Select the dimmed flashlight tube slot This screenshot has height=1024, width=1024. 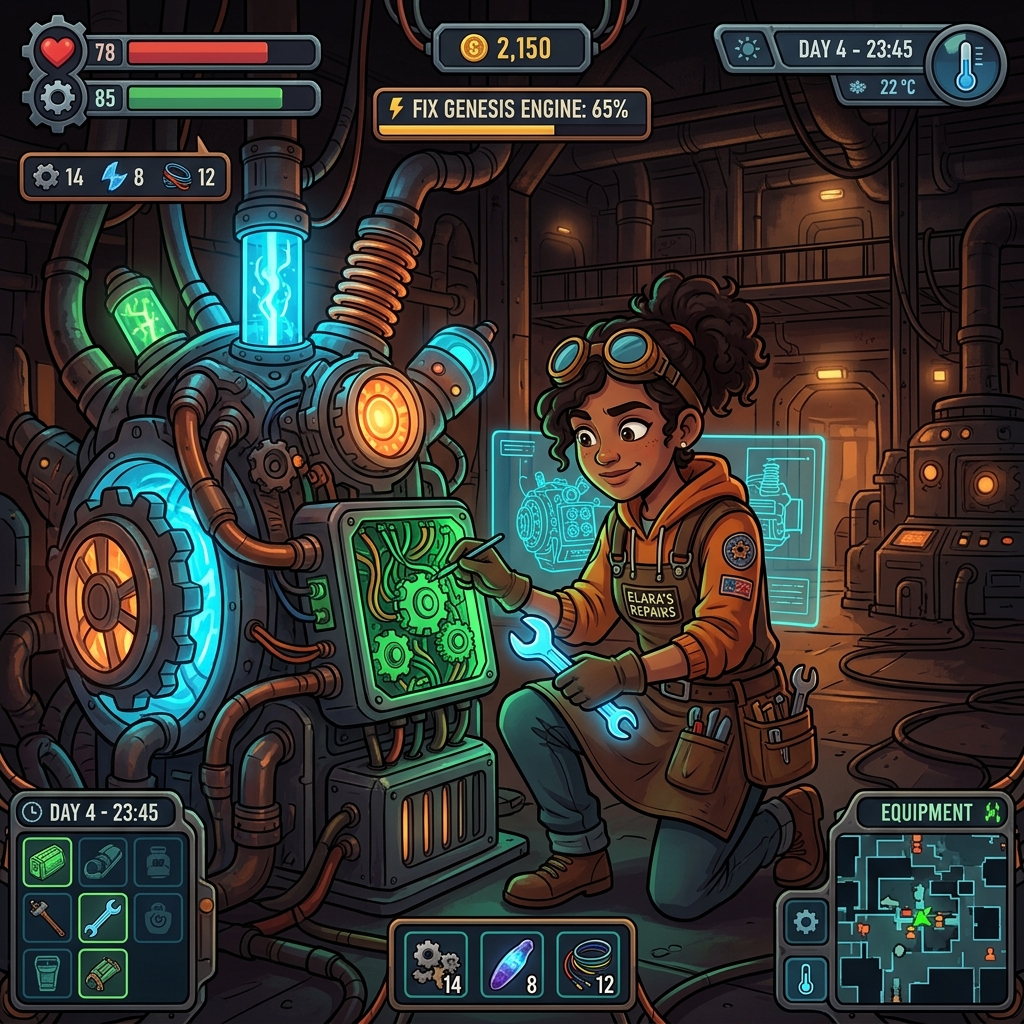pyautogui.click(x=103, y=863)
